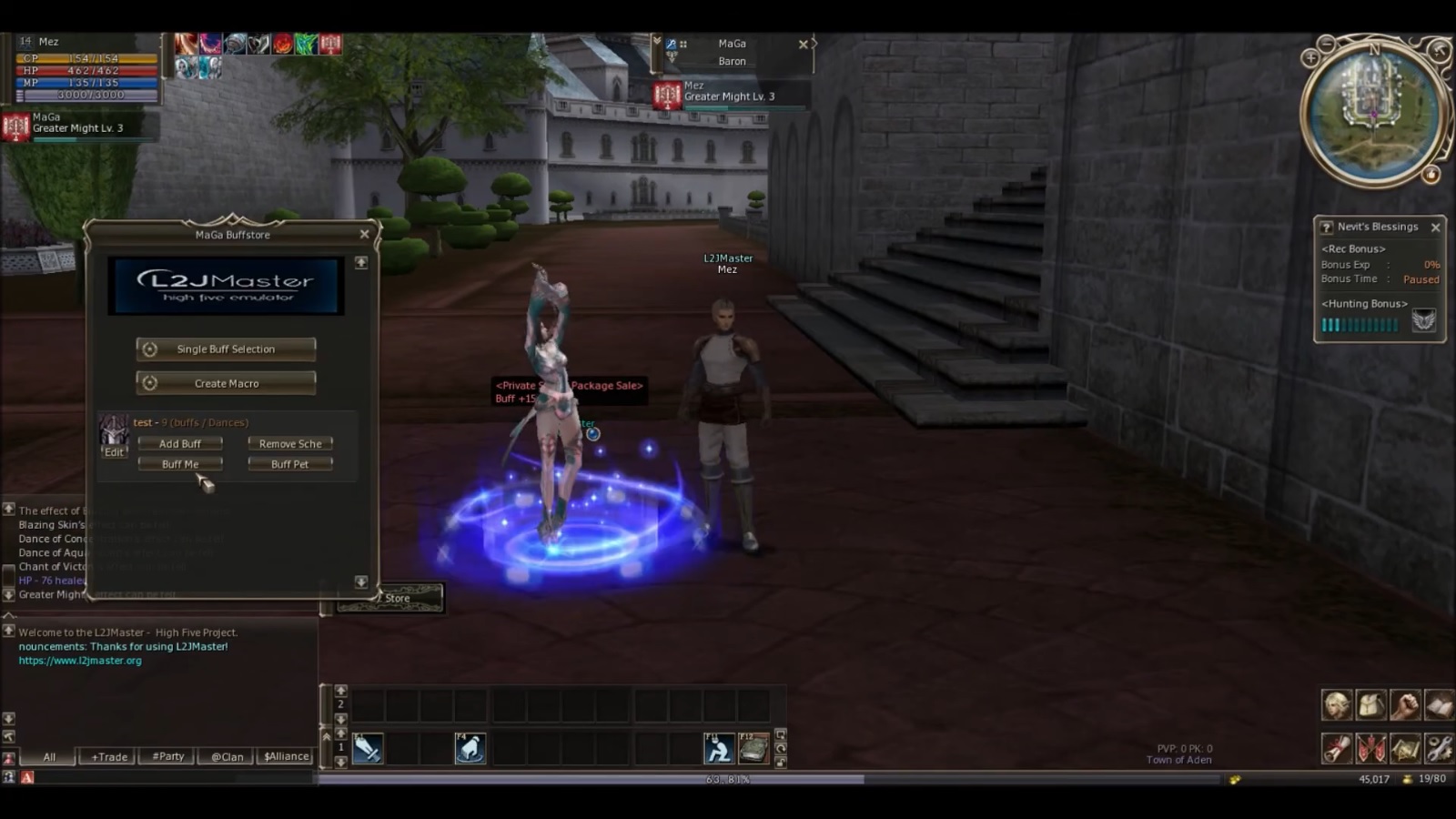This screenshot has width=1456, height=819.
Task: Edit the test buff scheme
Action: coord(114,452)
